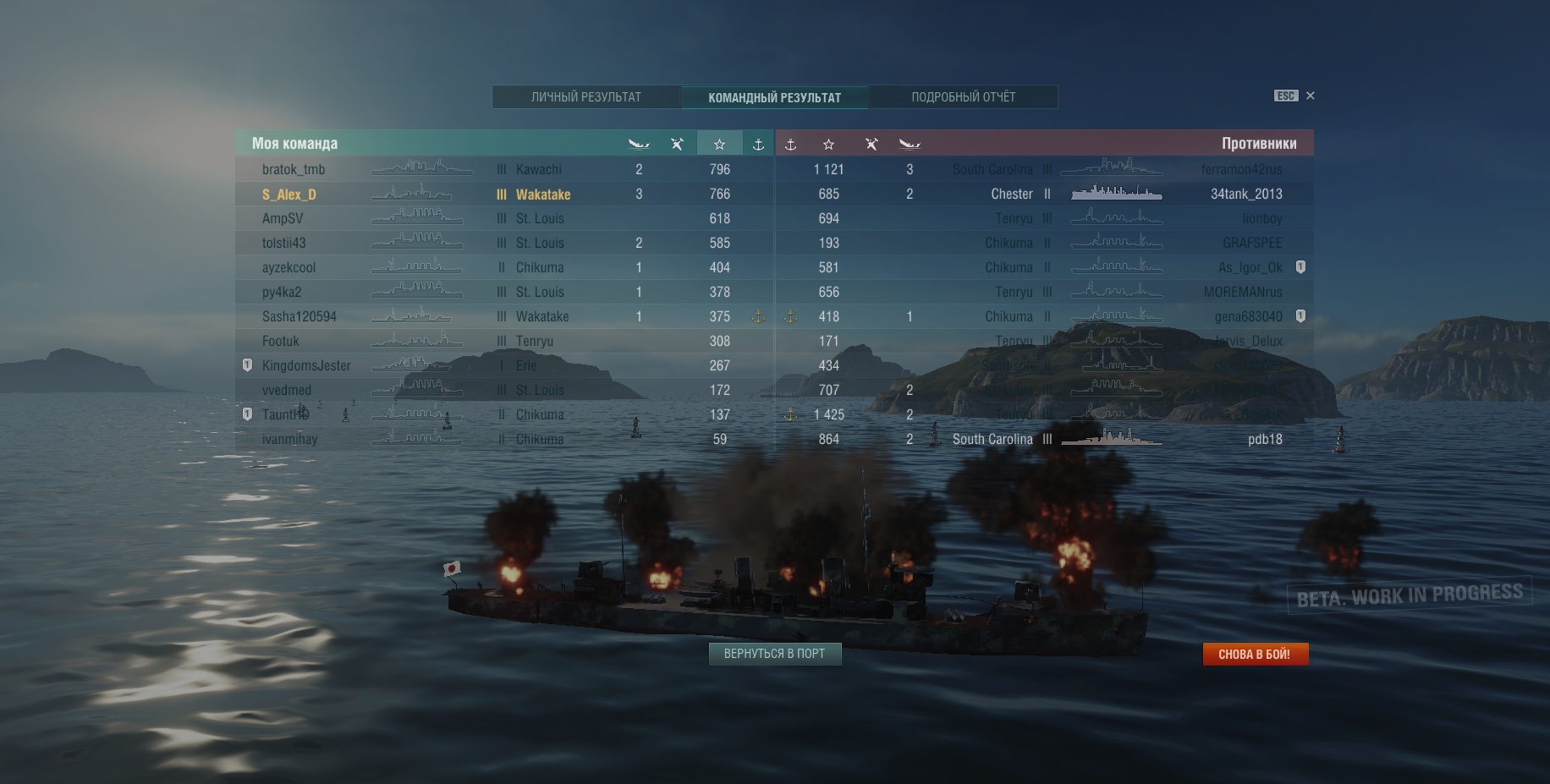This screenshot has height=784, width=1550.
Task: Open the ПОДРОБНЫЙ ОТЧЁТ tab
Action: pyautogui.click(x=963, y=97)
